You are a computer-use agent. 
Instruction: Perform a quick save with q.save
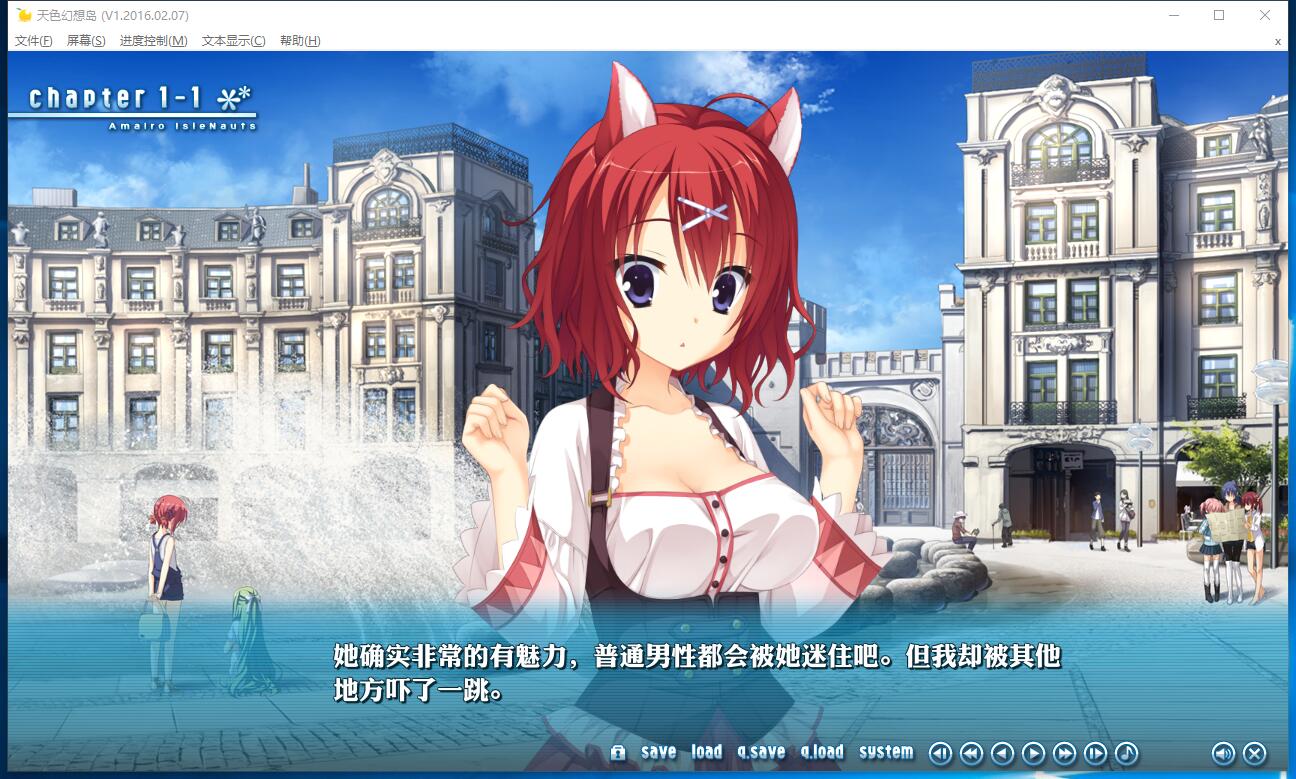pyautogui.click(x=763, y=753)
